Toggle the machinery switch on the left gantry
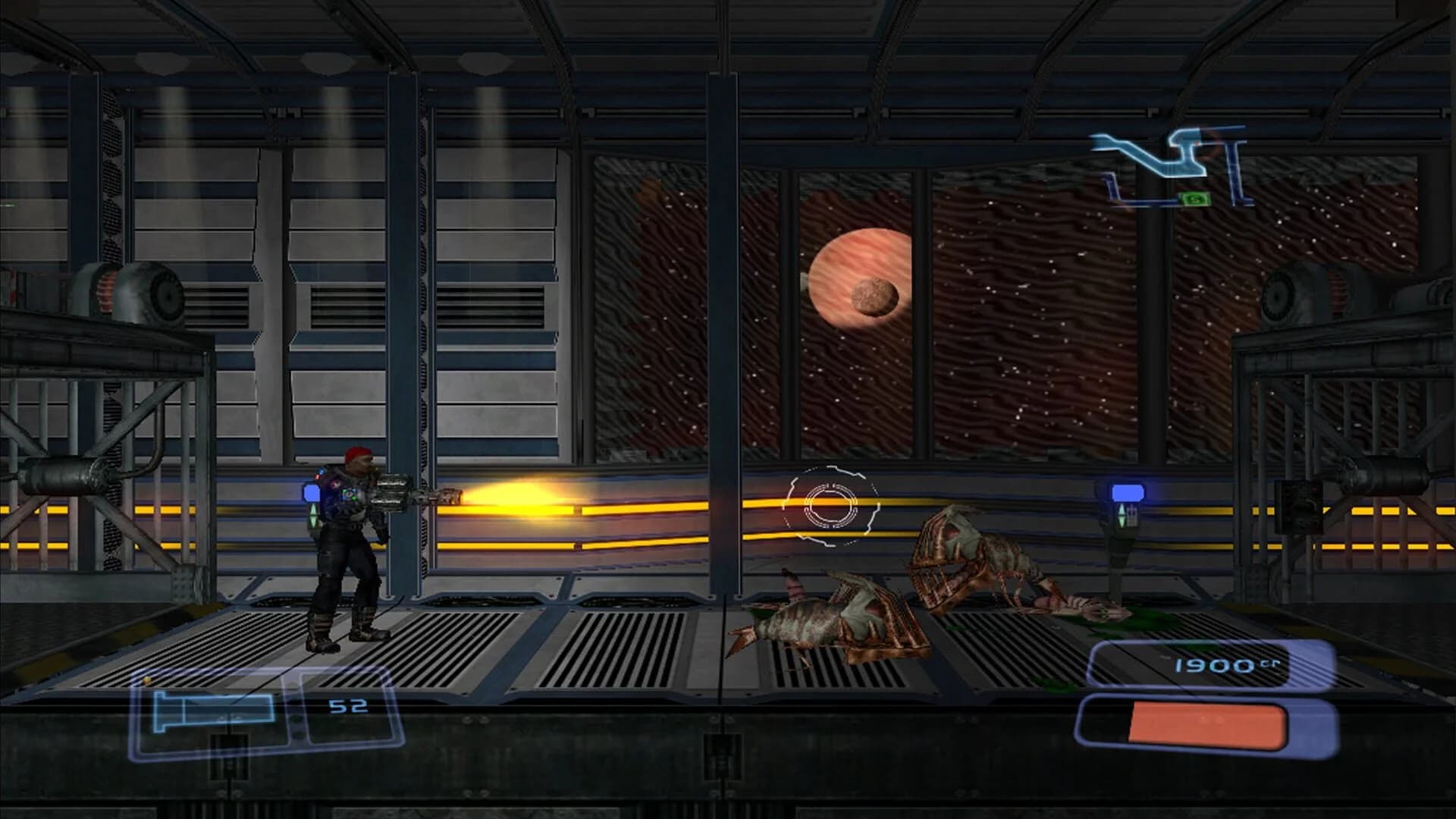 pos(136,296)
